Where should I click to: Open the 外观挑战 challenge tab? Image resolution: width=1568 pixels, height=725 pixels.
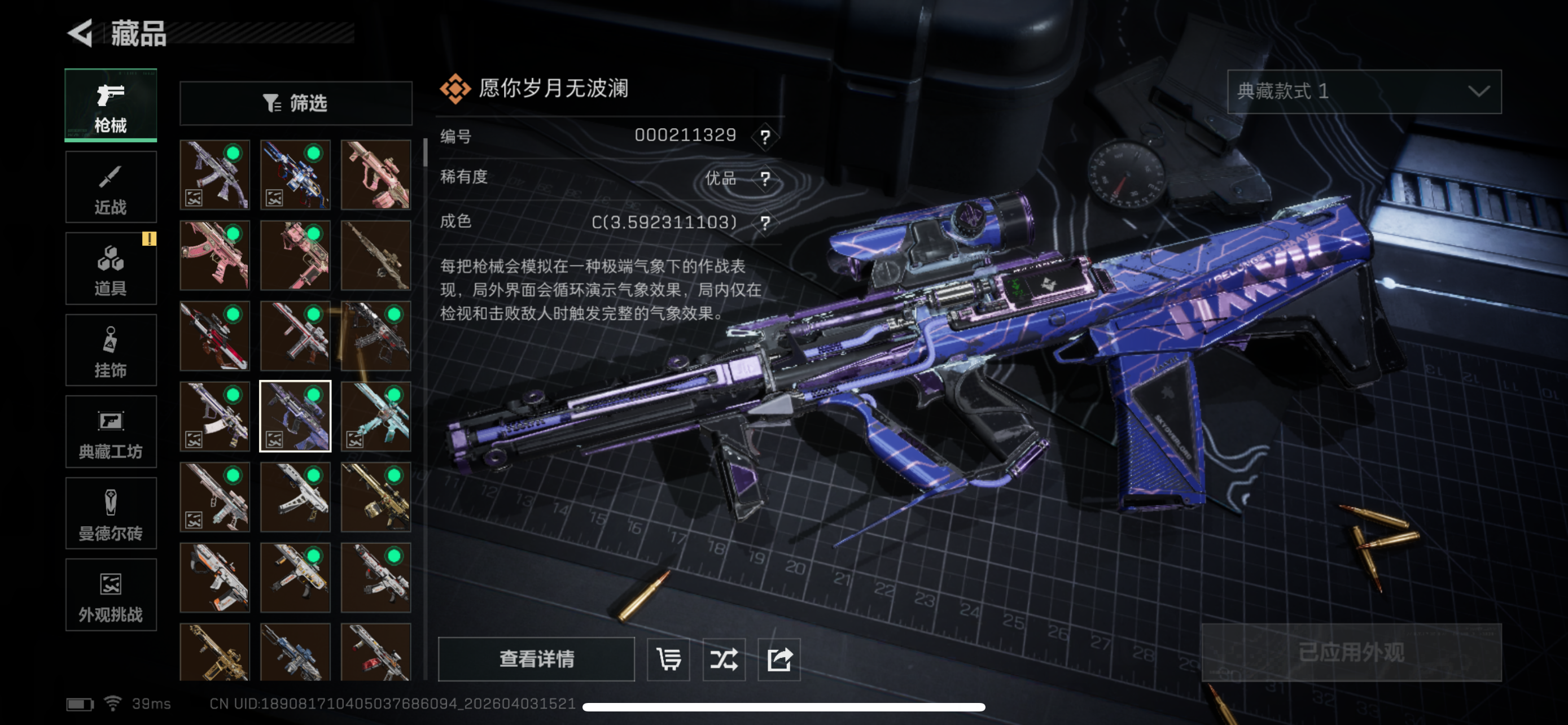click(x=111, y=595)
